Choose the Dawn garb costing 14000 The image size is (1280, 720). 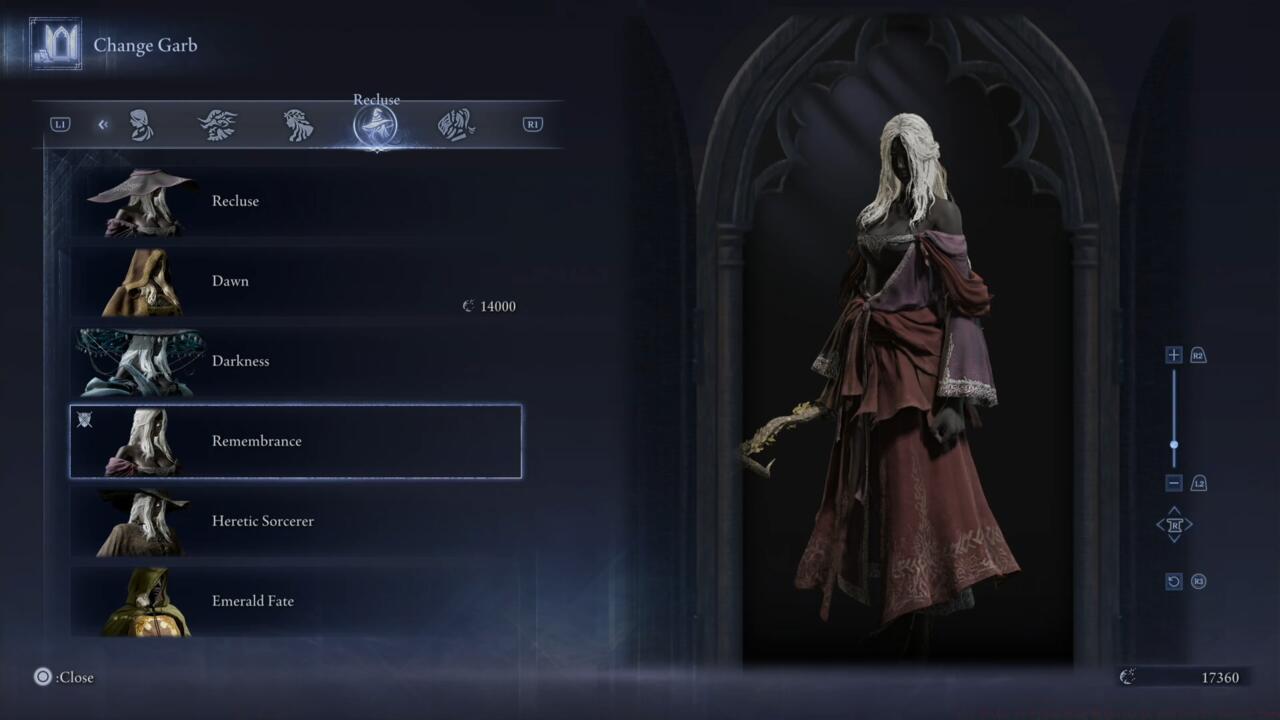tap(295, 281)
